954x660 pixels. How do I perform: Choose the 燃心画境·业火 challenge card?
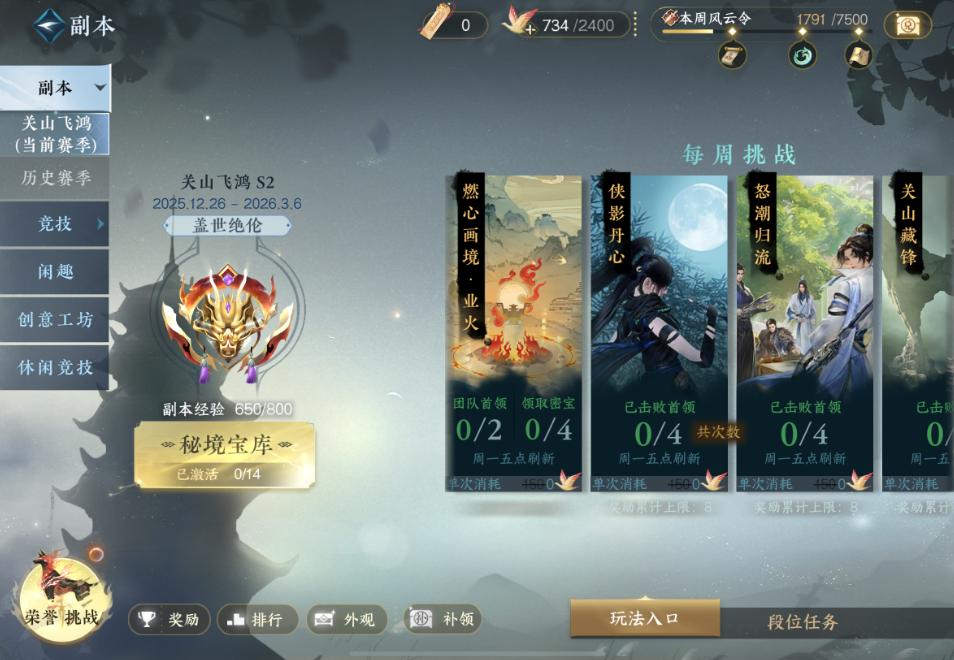pos(514,320)
